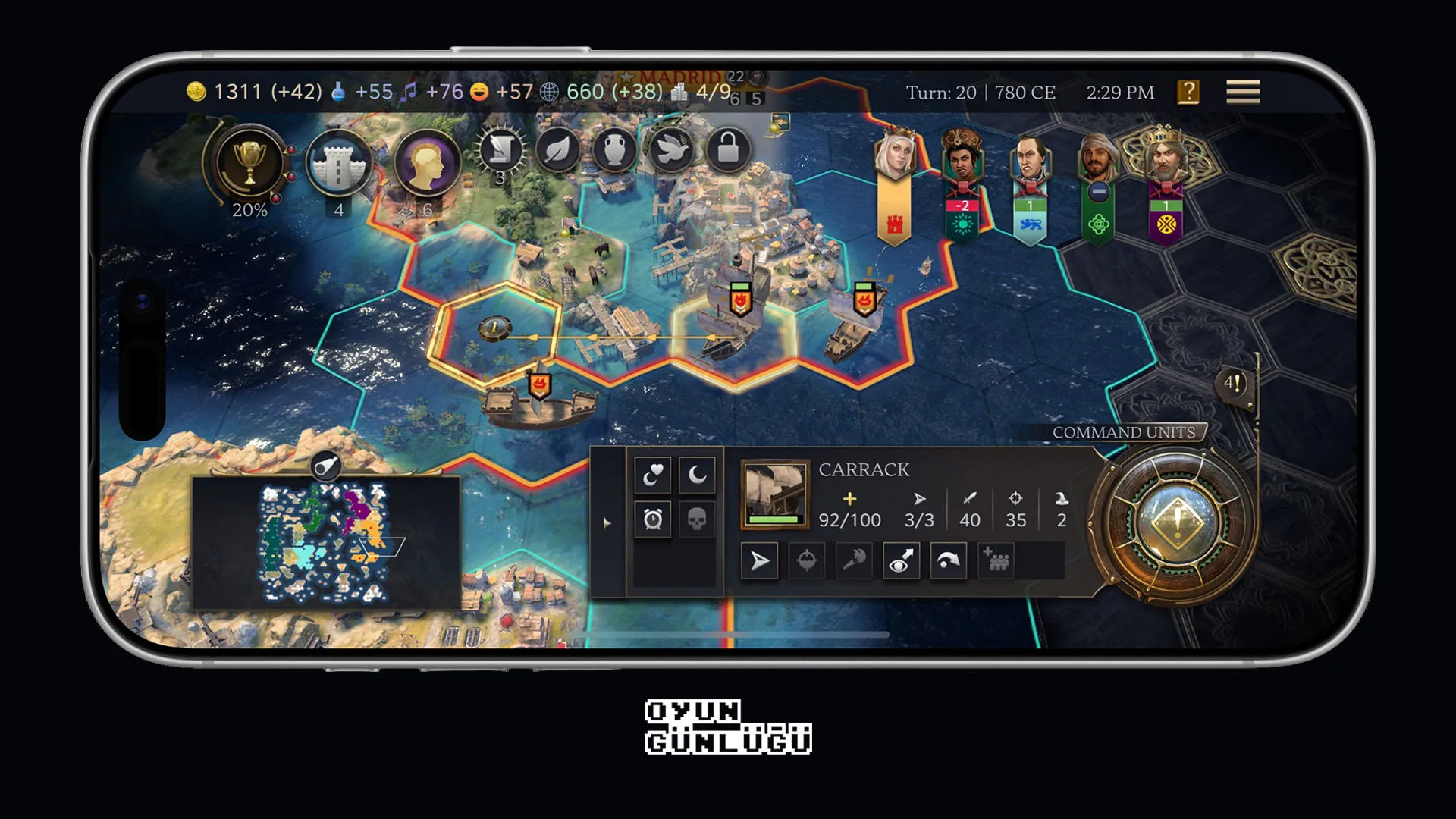Image resolution: width=1456 pixels, height=819 pixels.
Task: Activate the Explore eye-arrow action
Action: (902, 561)
